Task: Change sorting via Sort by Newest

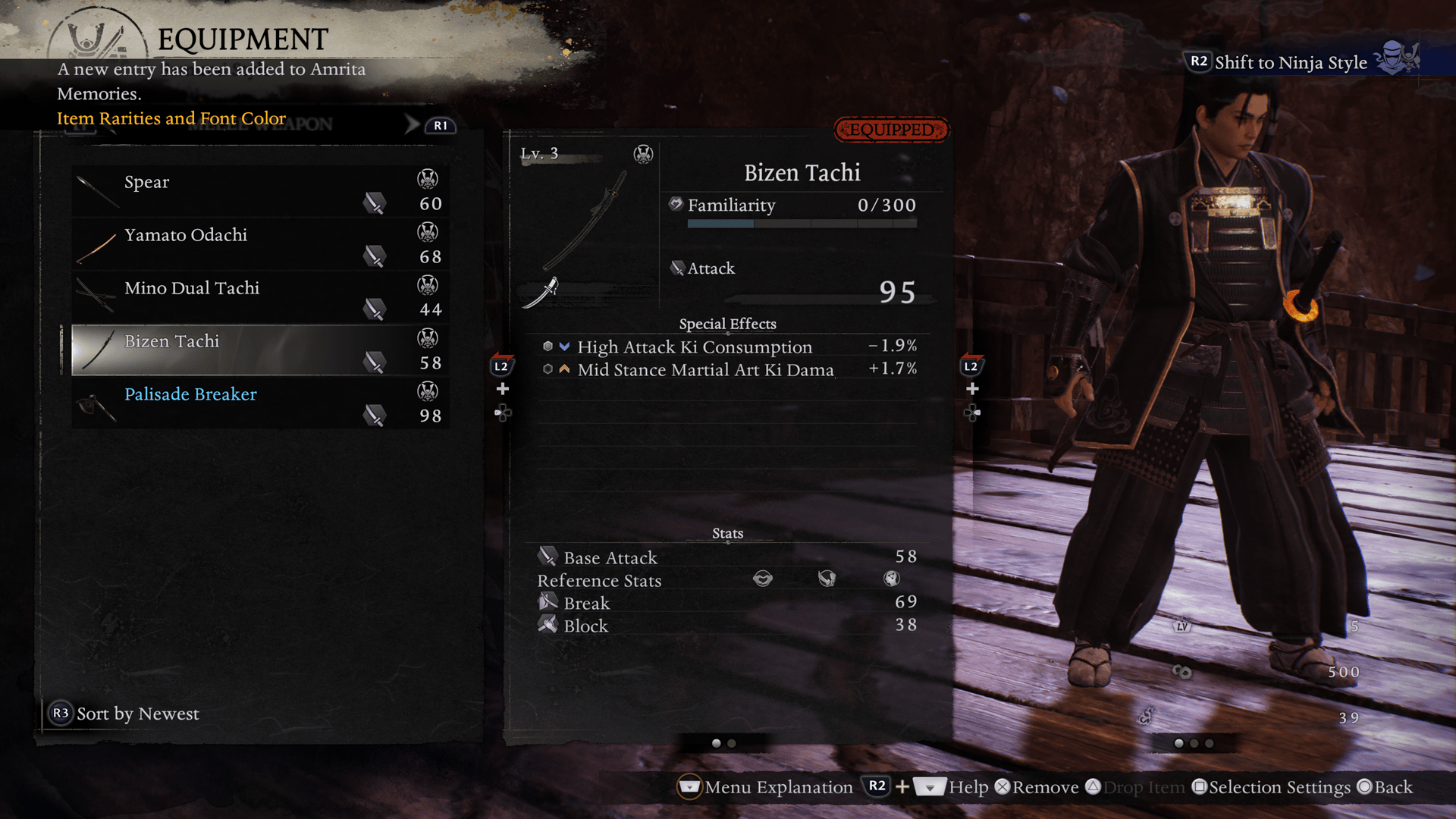Action: coord(125,714)
